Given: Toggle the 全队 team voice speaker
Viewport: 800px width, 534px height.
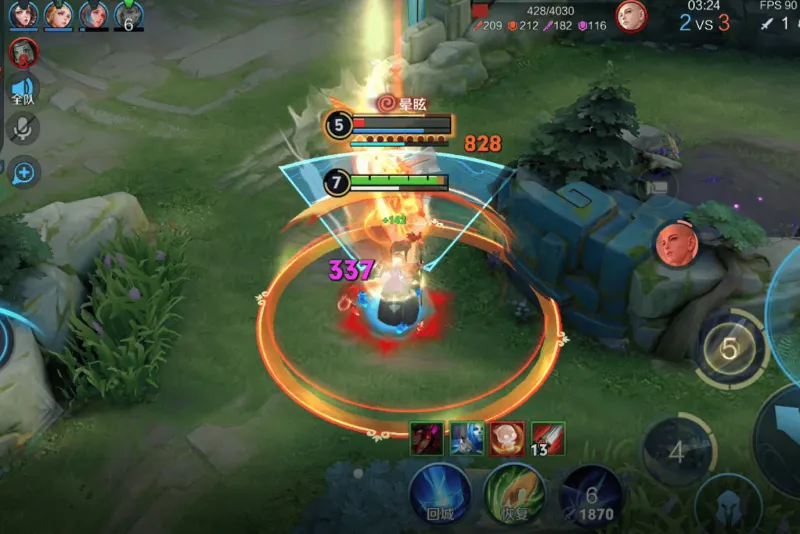Looking at the screenshot, I should pyautogui.click(x=22, y=90).
